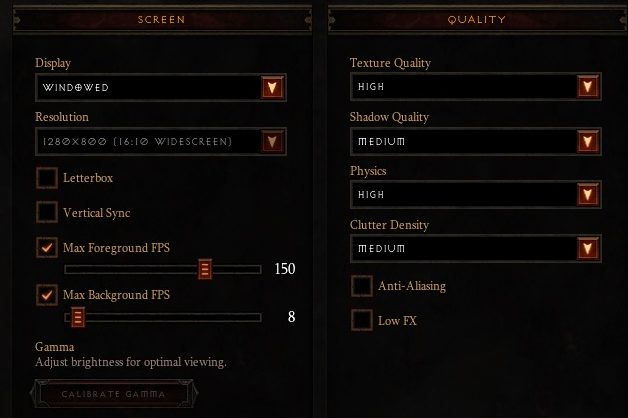Screen dimensions: 628x418
Task: Toggle the Low FX checkbox
Action: [x=362, y=321]
